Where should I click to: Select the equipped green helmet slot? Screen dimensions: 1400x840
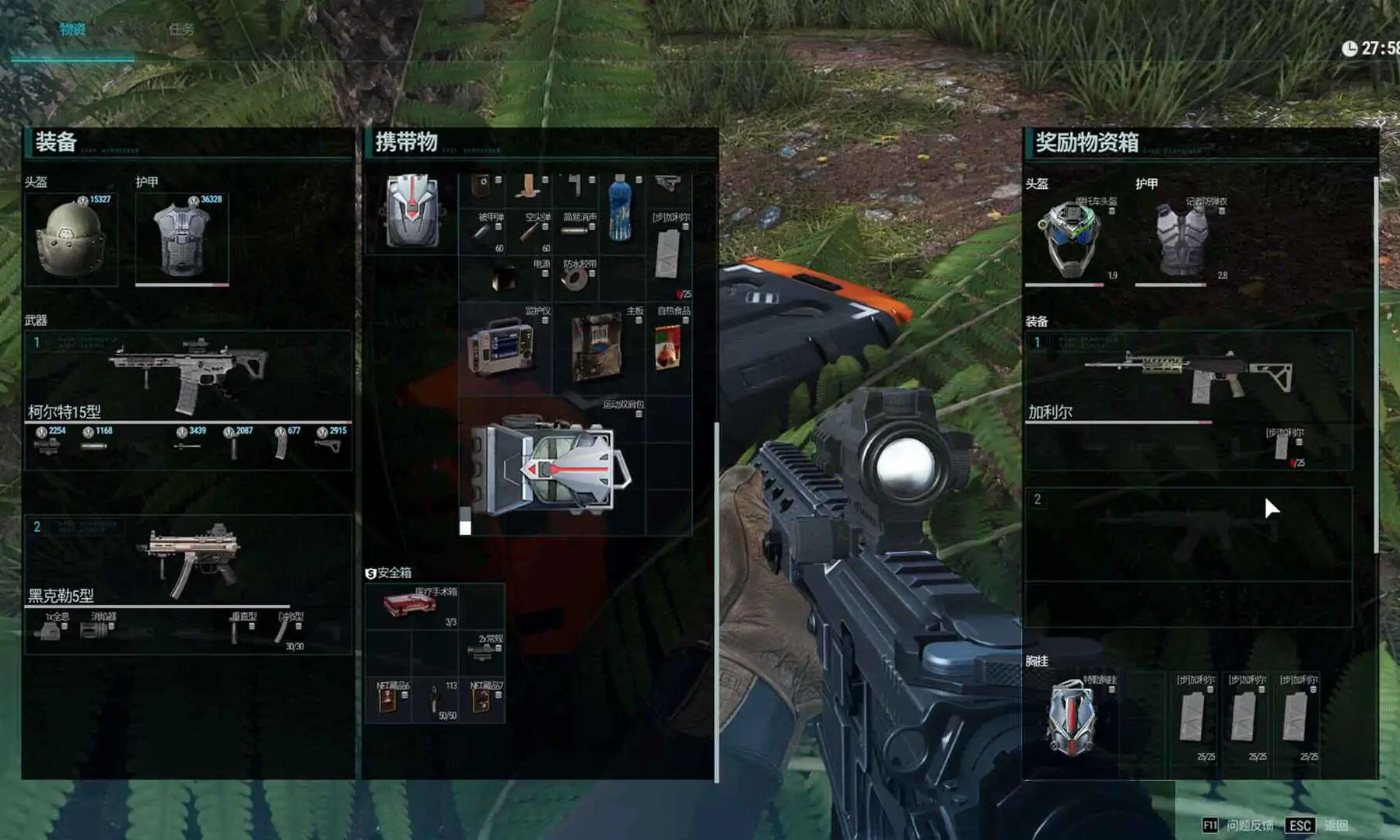(71, 239)
